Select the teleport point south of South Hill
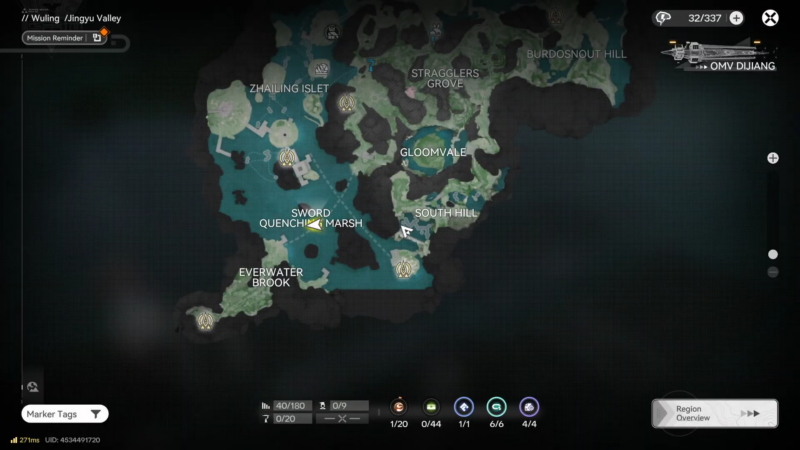This screenshot has width=800, height=450. (x=405, y=266)
